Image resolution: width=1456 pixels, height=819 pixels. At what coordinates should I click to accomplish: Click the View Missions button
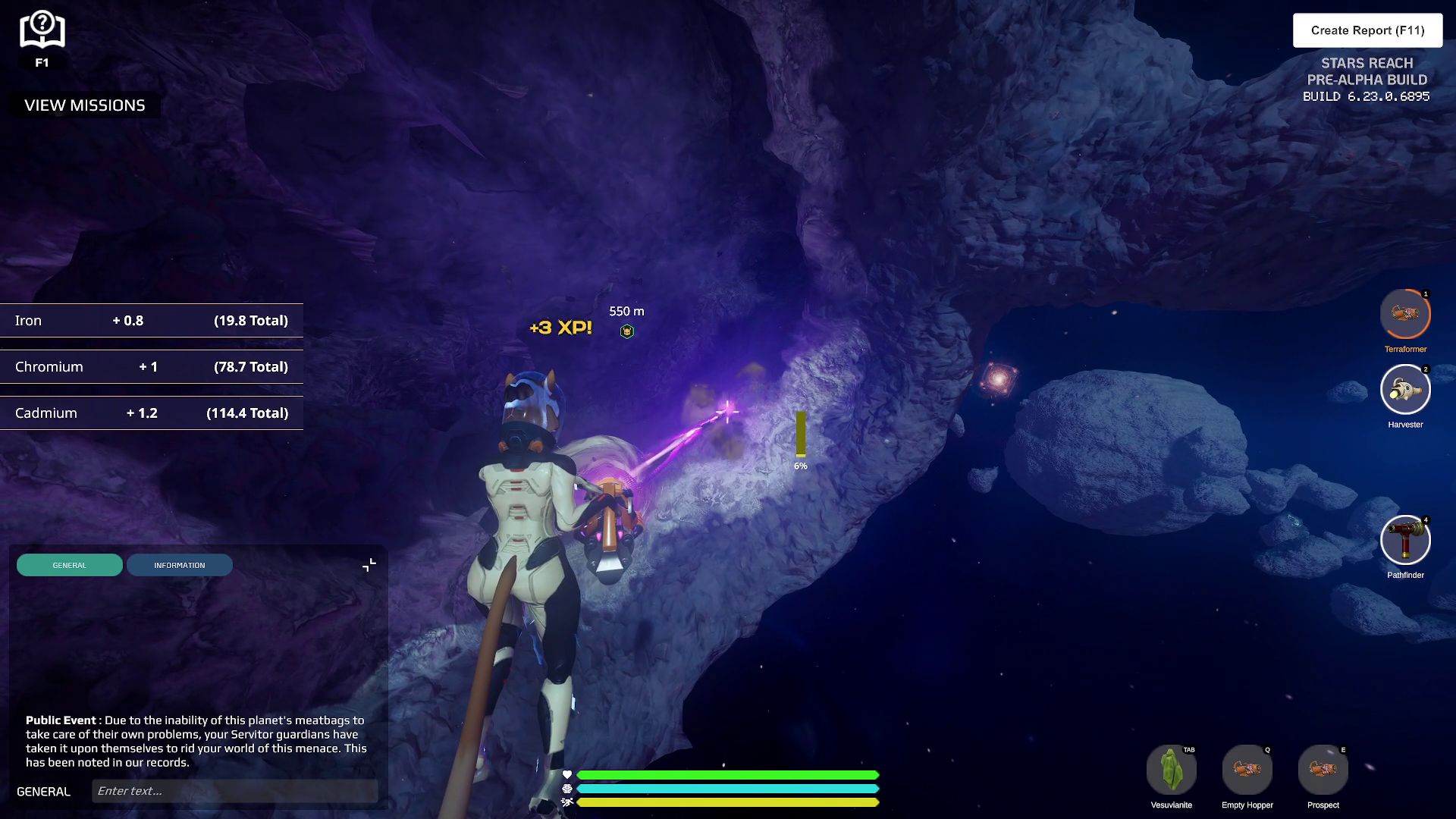coord(84,105)
